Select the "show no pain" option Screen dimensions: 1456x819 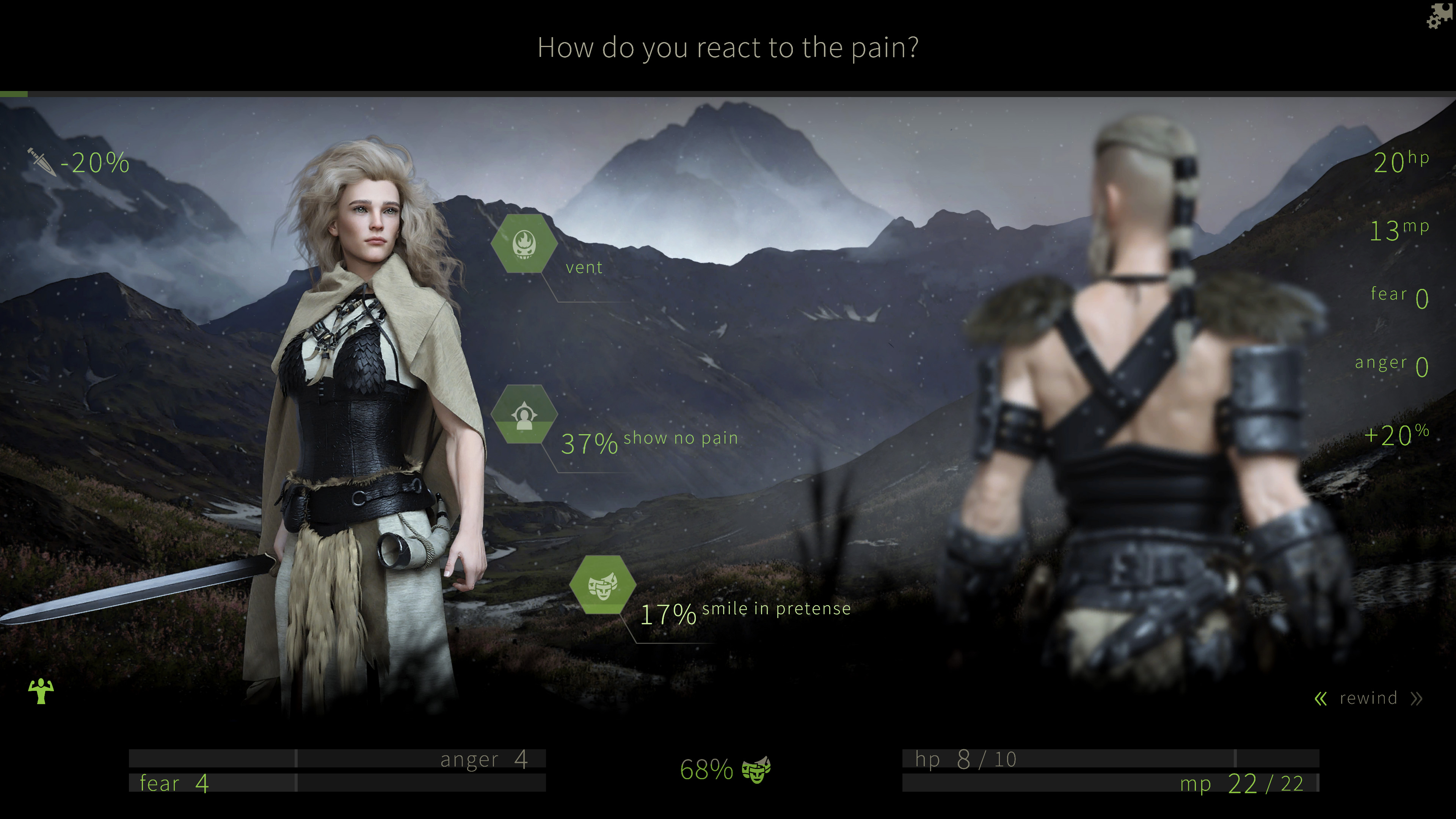524,415
